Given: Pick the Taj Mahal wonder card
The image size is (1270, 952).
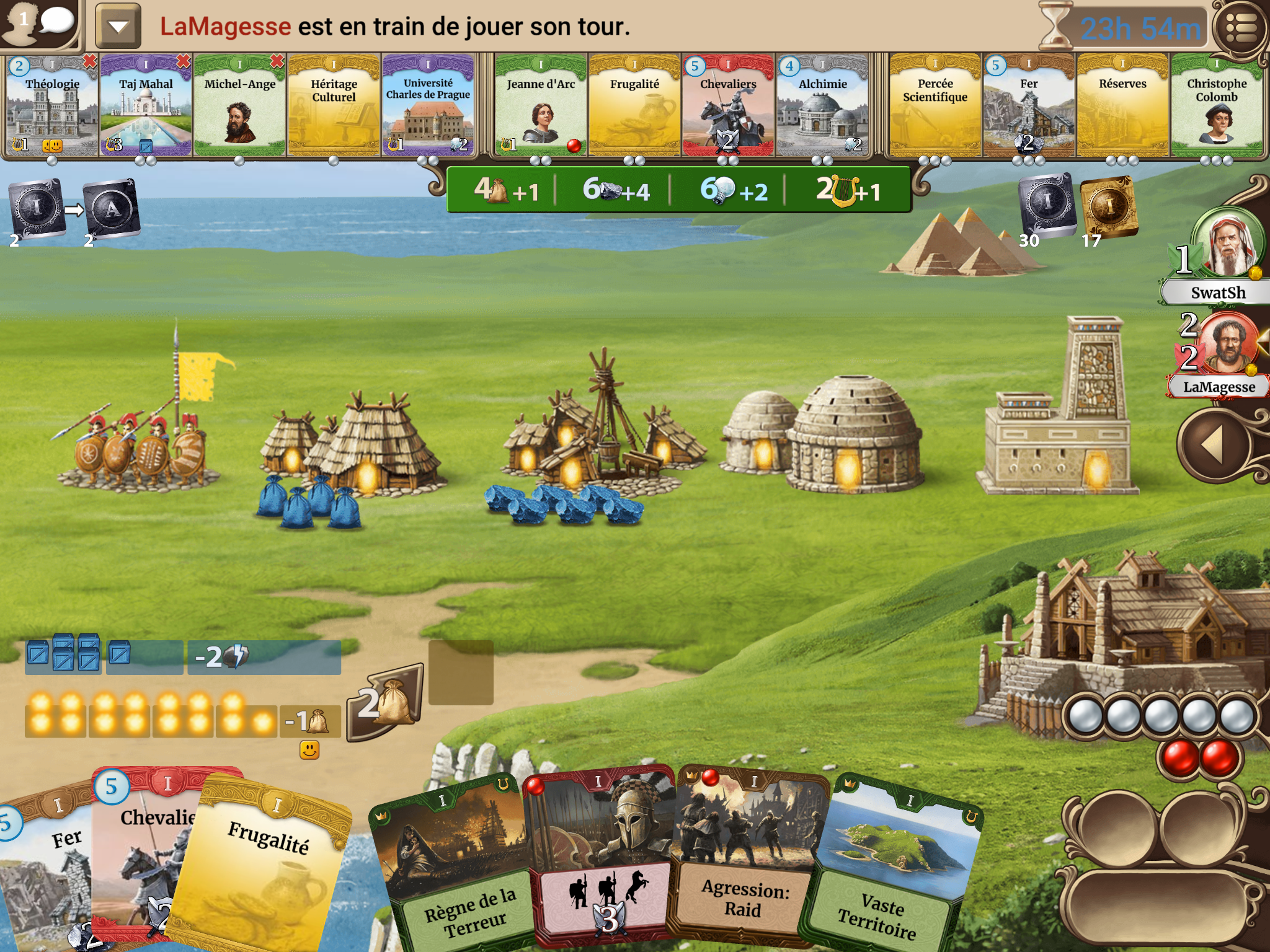Looking at the screenshot, I should click(x=146, y=105).
